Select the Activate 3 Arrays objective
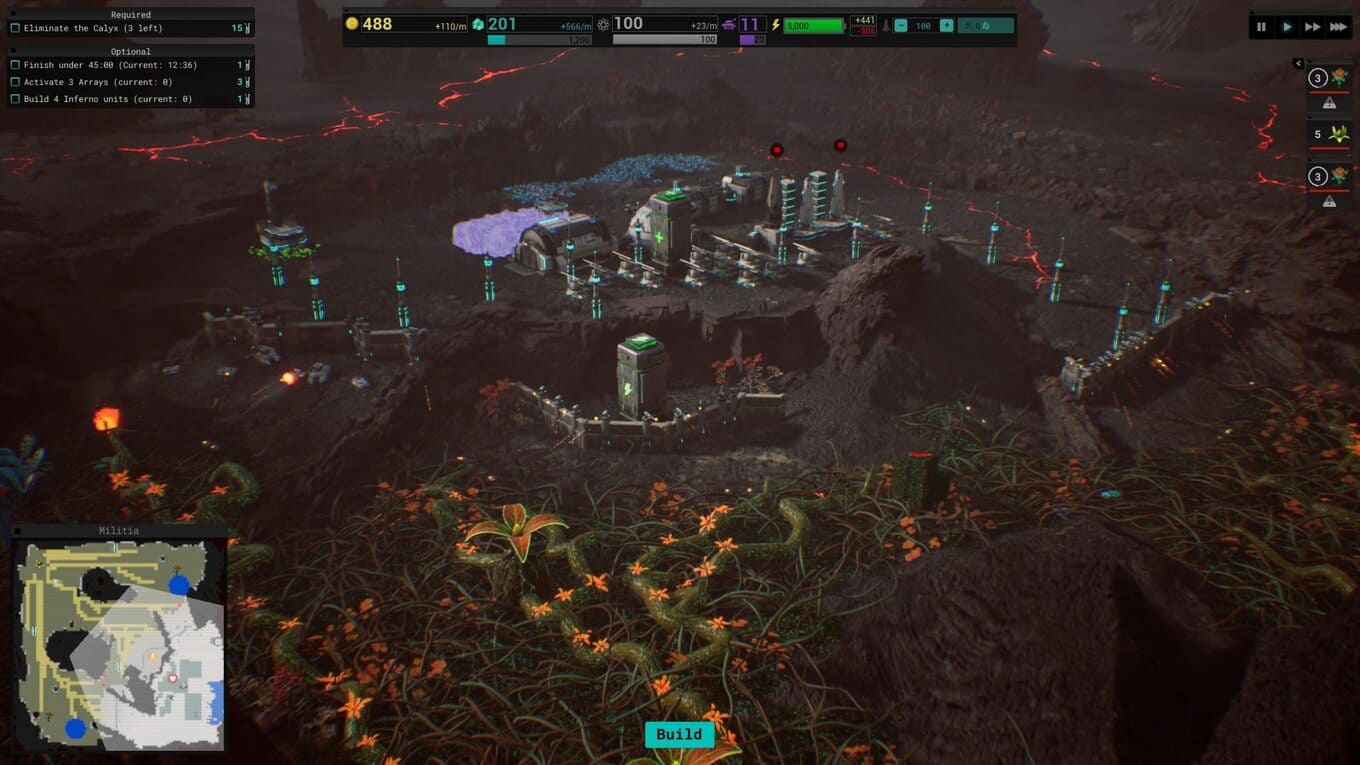The width and height of the screenshot is (1360, 765). point(98,82)
